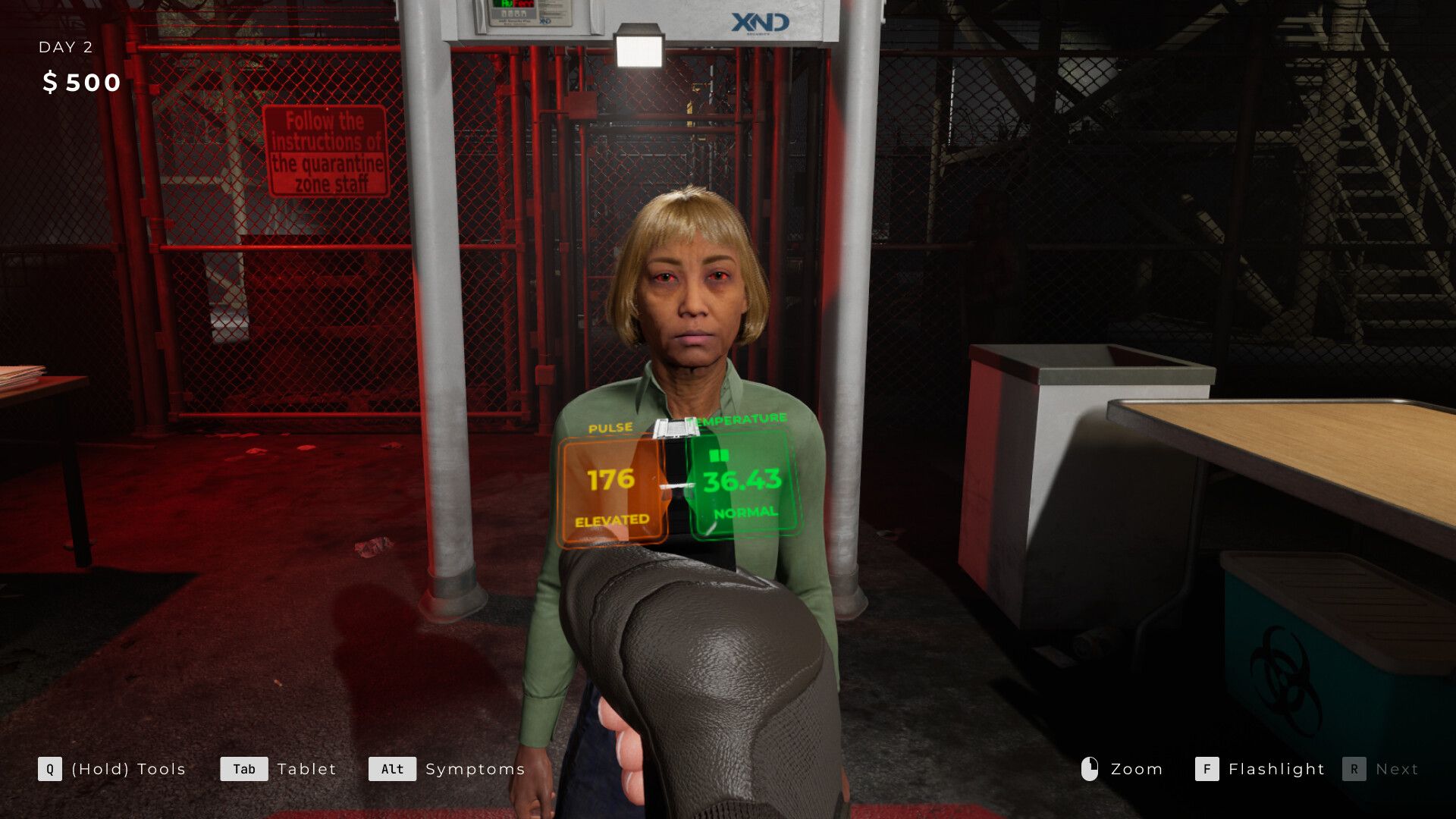Click the Next label to advance visitors
Image resolution: width=1456 pixels, height=819 pixels.
1399,769
